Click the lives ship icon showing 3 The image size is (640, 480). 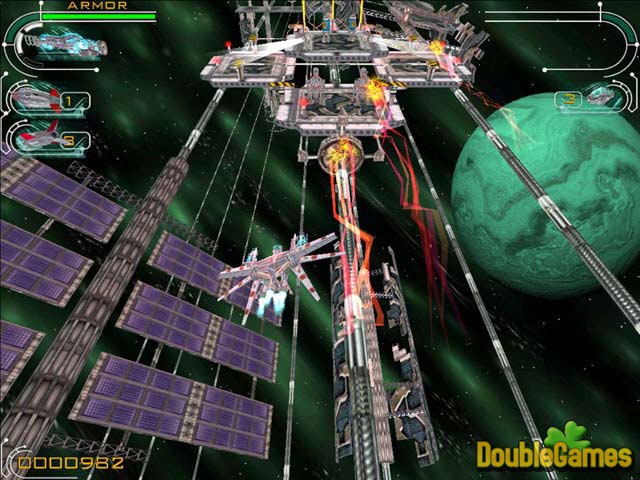coord(598,97)
